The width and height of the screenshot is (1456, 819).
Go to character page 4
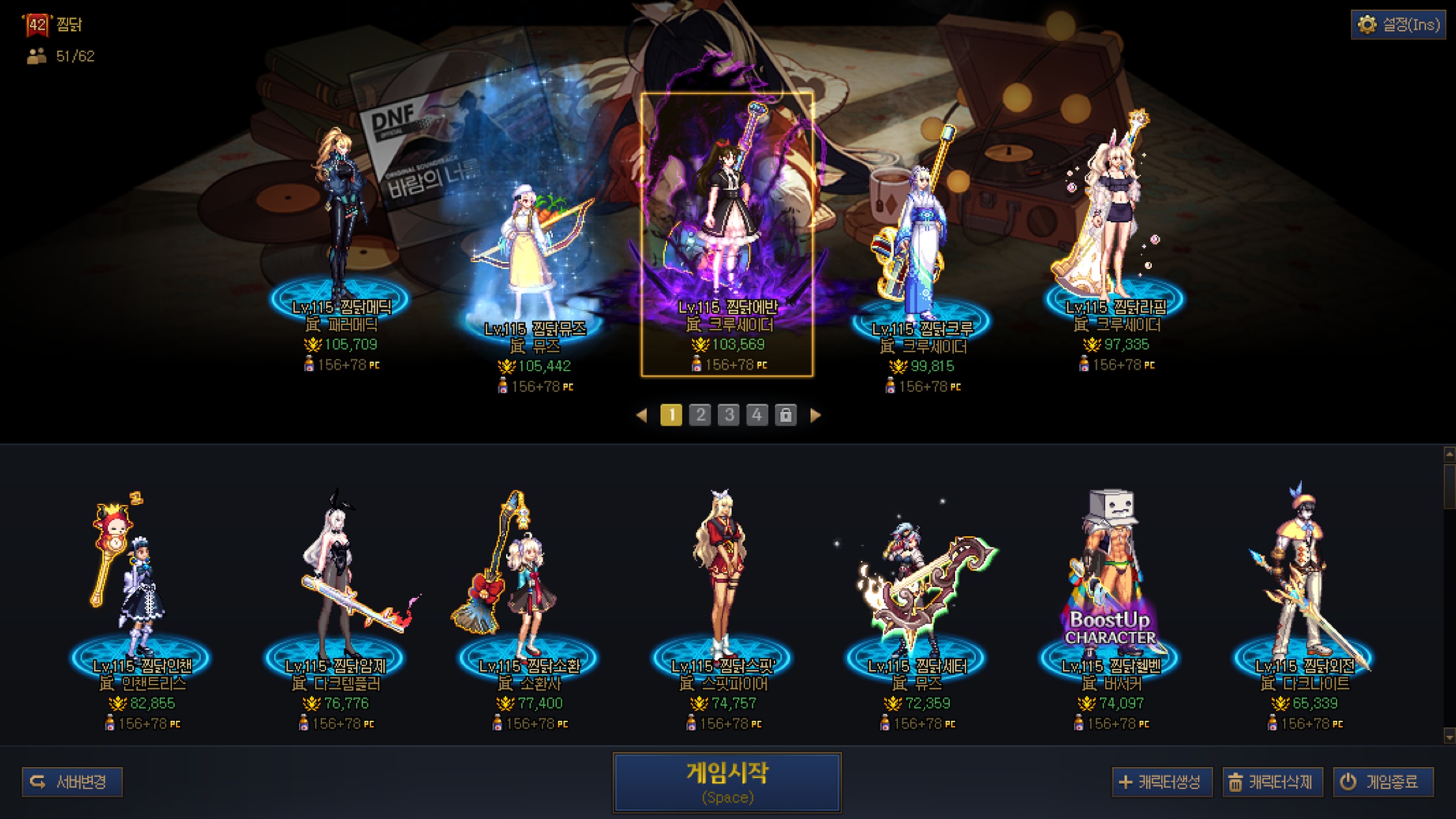(x=757, y=415)
